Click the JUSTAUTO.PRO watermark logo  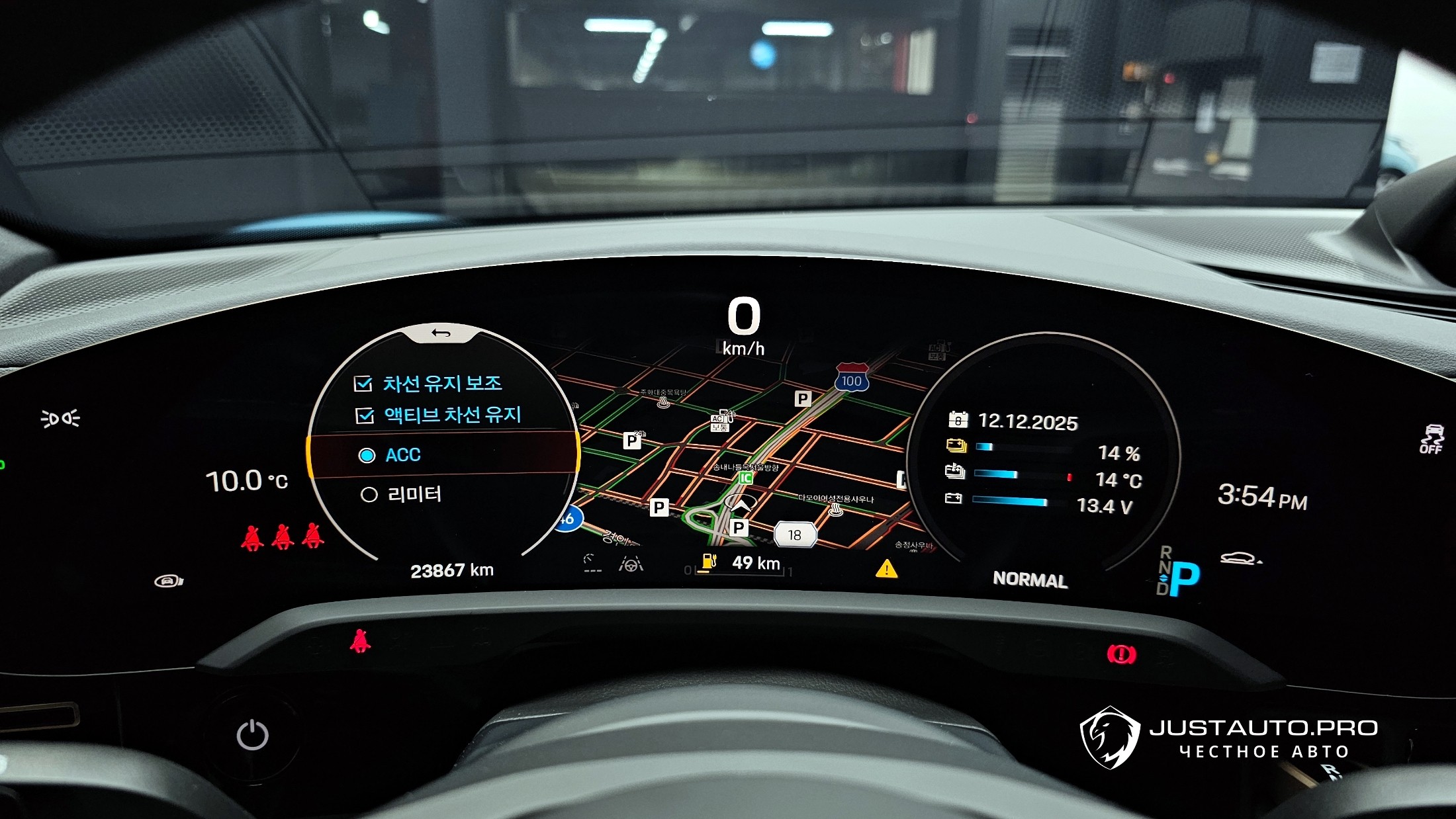[x=1110, y=737]
